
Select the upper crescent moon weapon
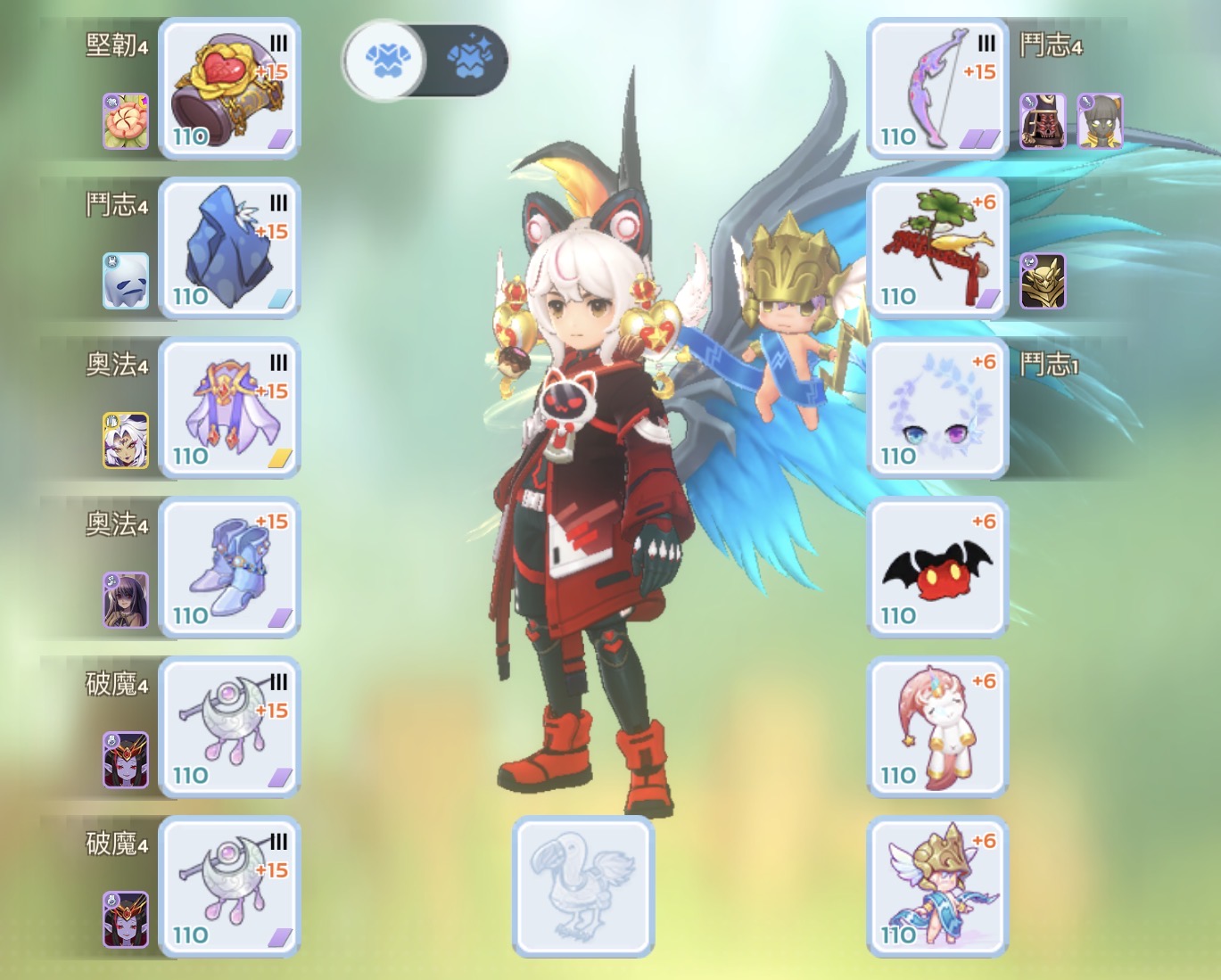point(230,725)
